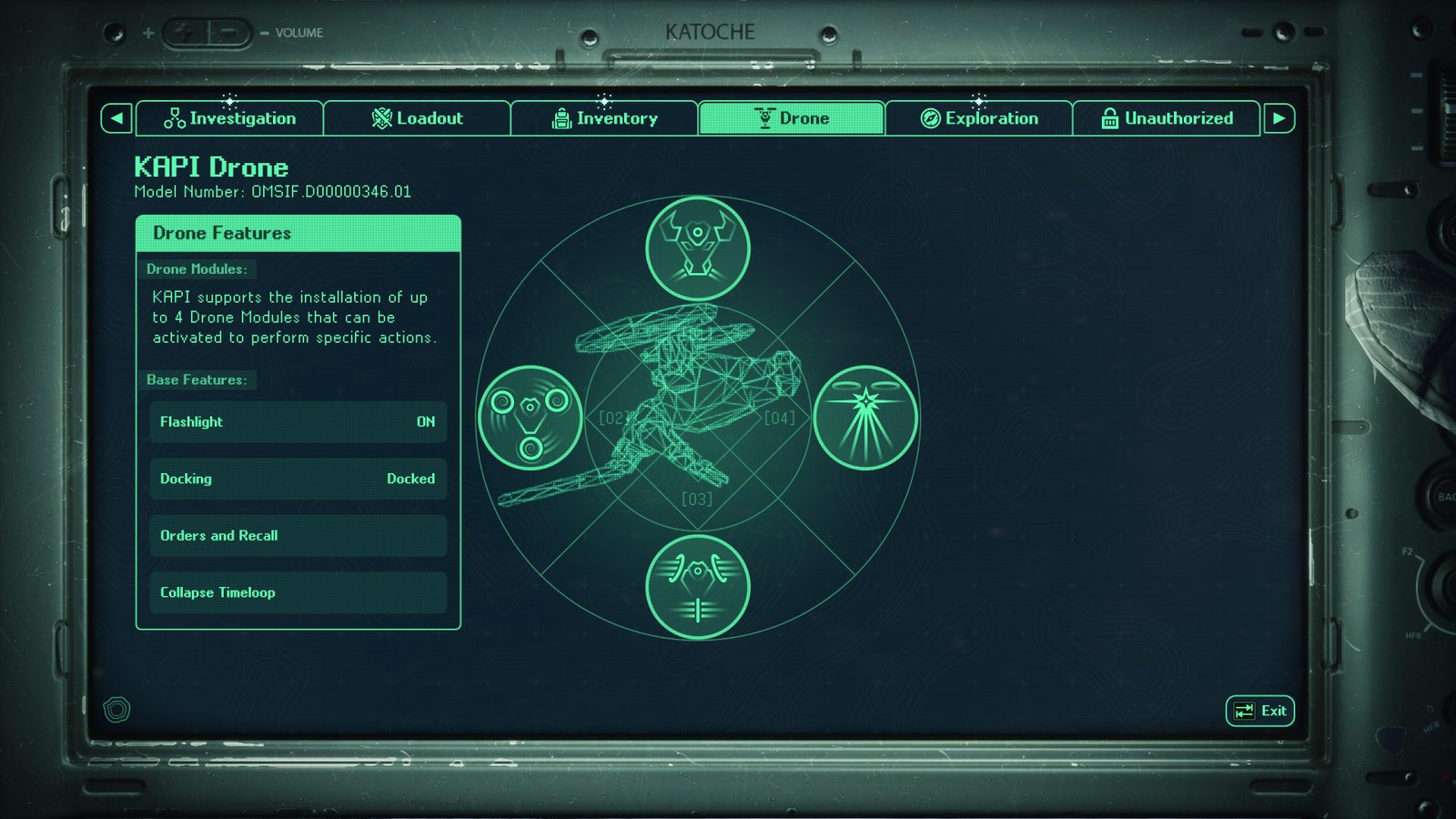Select the top horned drone module

(697, 248)
